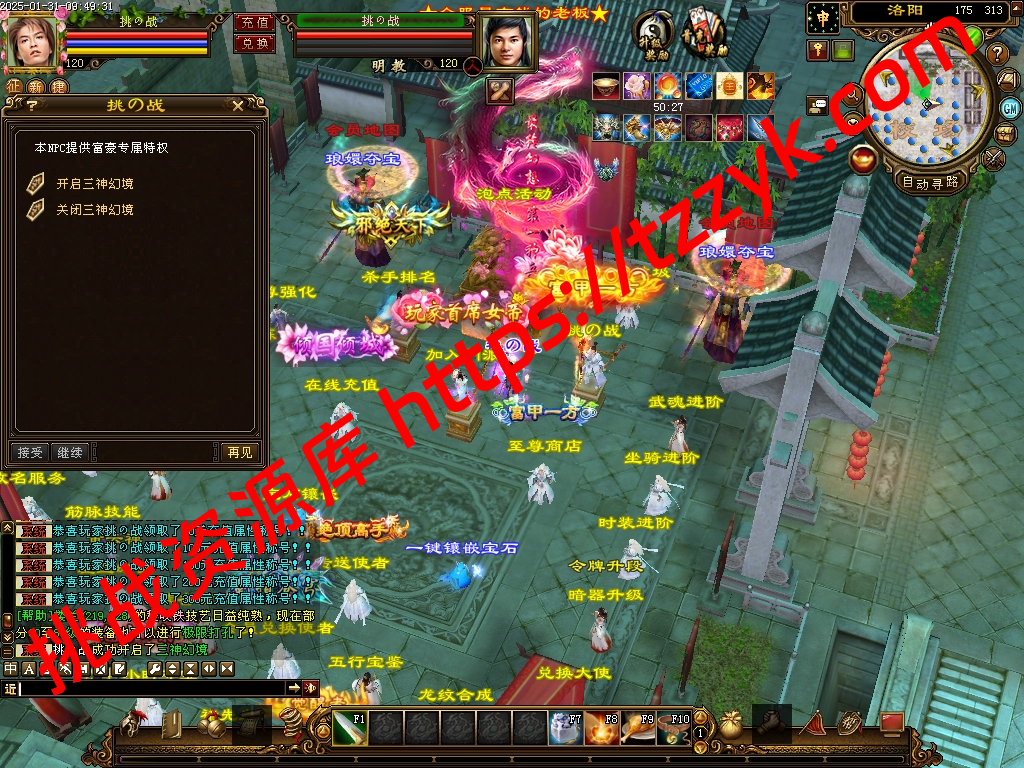Screen dimensions: 1024x768
Task: Click the question mark help icon by minimap
Action: (996, 54)
